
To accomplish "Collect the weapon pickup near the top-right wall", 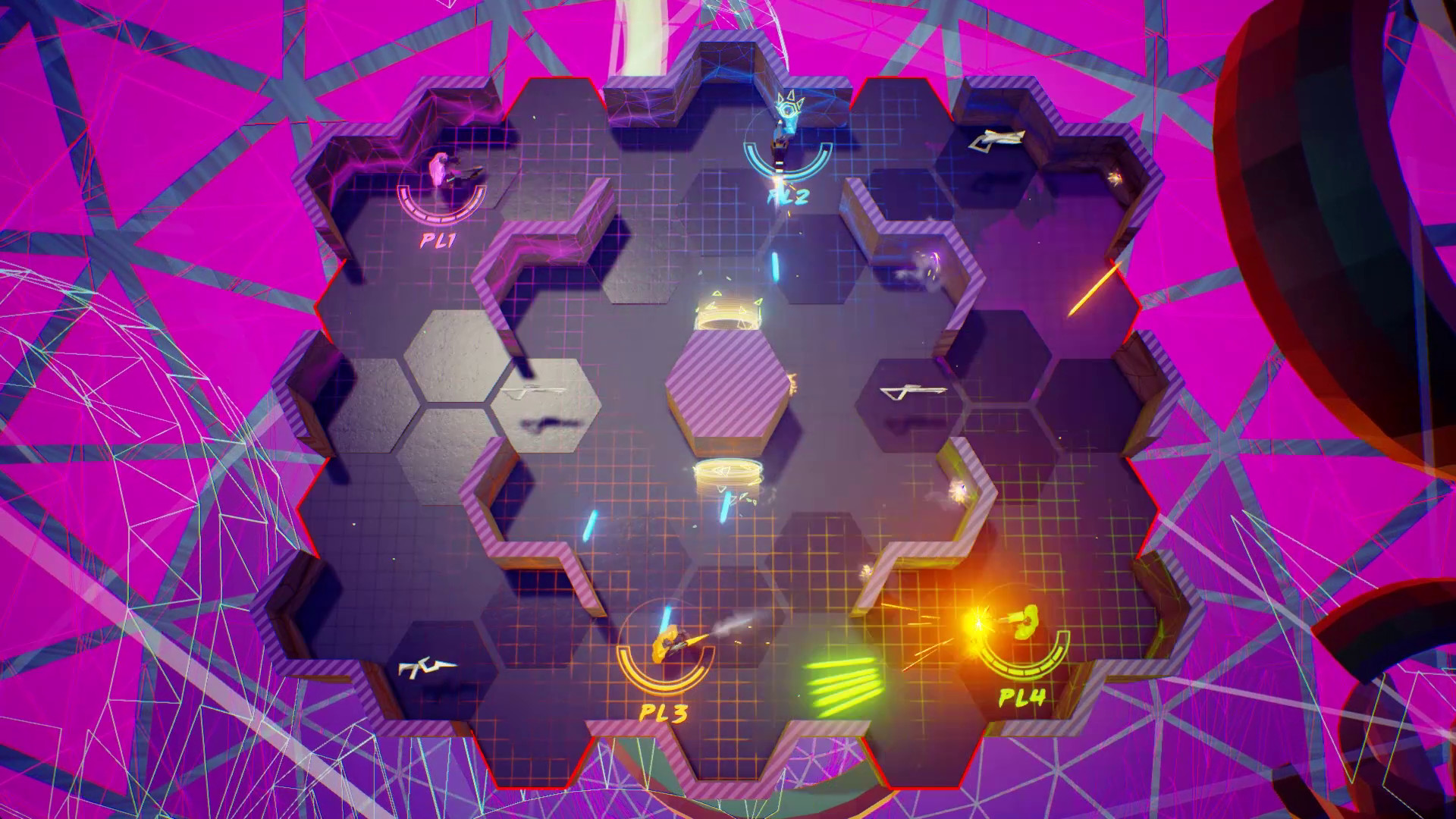I will coord(997,142).
